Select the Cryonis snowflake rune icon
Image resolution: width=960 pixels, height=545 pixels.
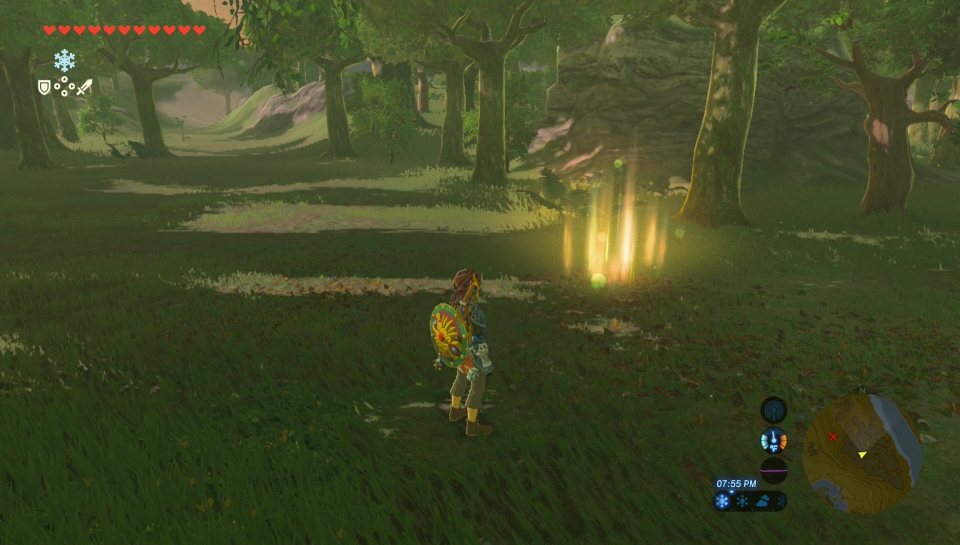tap(65, 60)
